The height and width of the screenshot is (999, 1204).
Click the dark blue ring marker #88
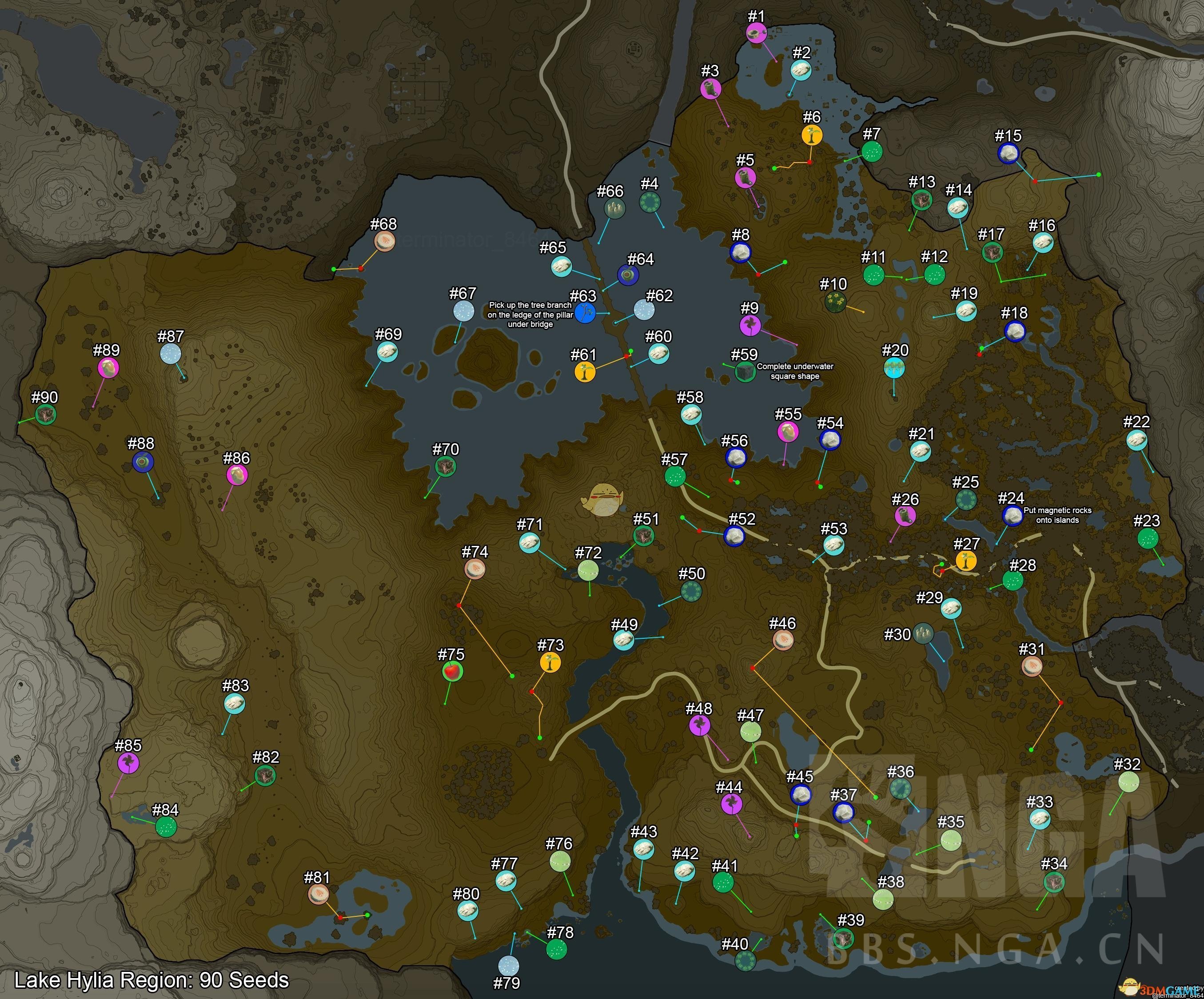point(142,462)
